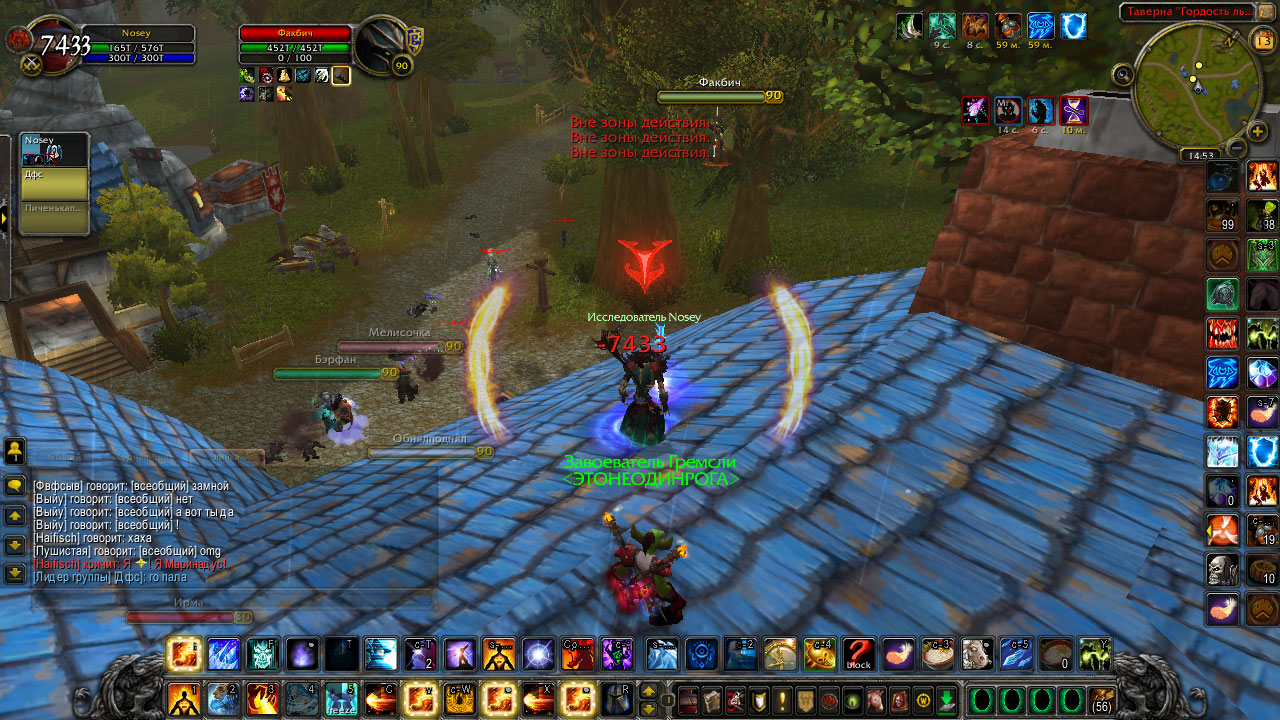Activate the knight helmet ability bound to R

617,698
